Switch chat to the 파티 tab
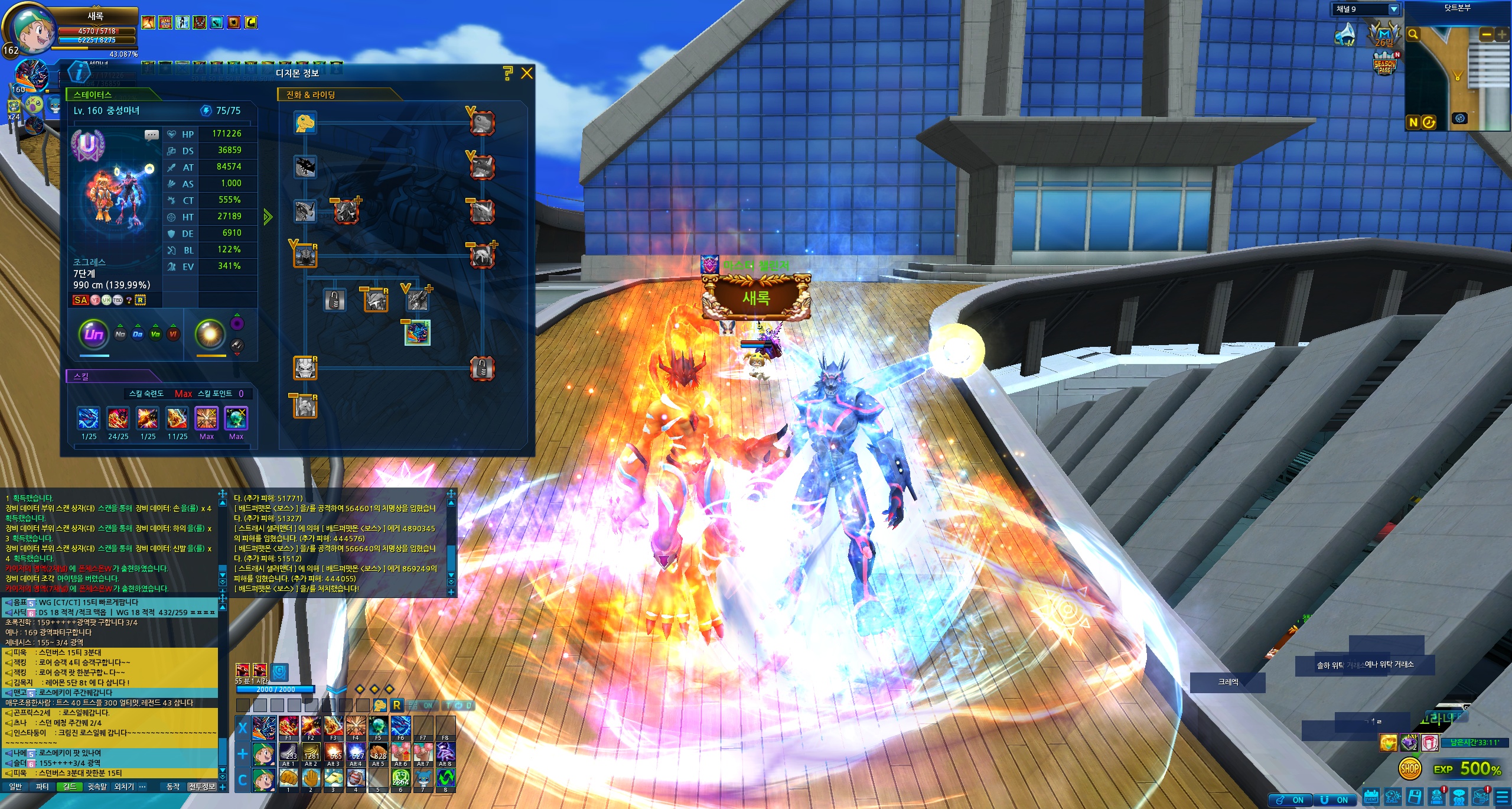This screenshot has height=809, width=1512. (x=42, y=787)
